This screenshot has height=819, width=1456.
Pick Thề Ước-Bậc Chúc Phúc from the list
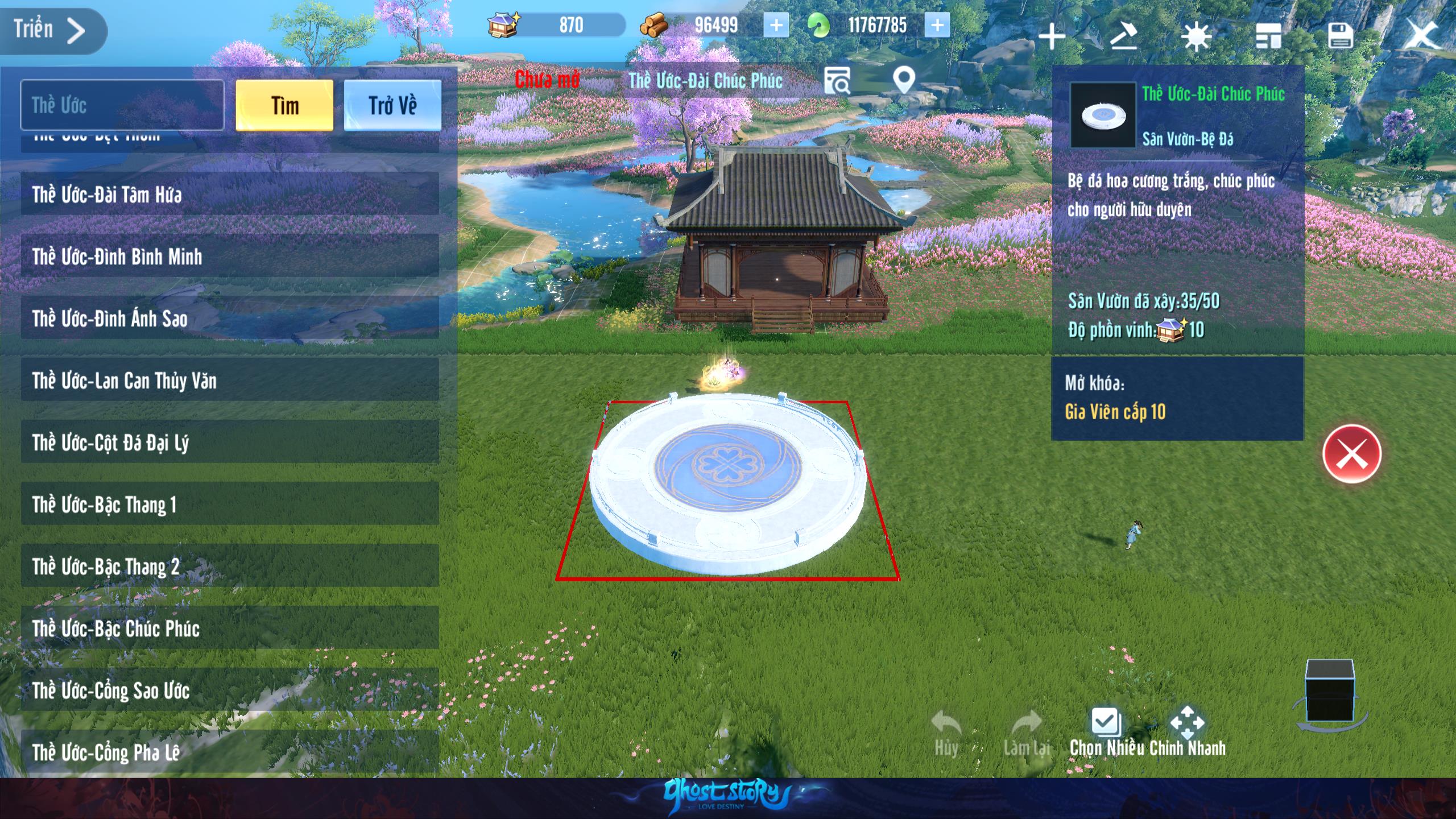(x=230, y=628)
